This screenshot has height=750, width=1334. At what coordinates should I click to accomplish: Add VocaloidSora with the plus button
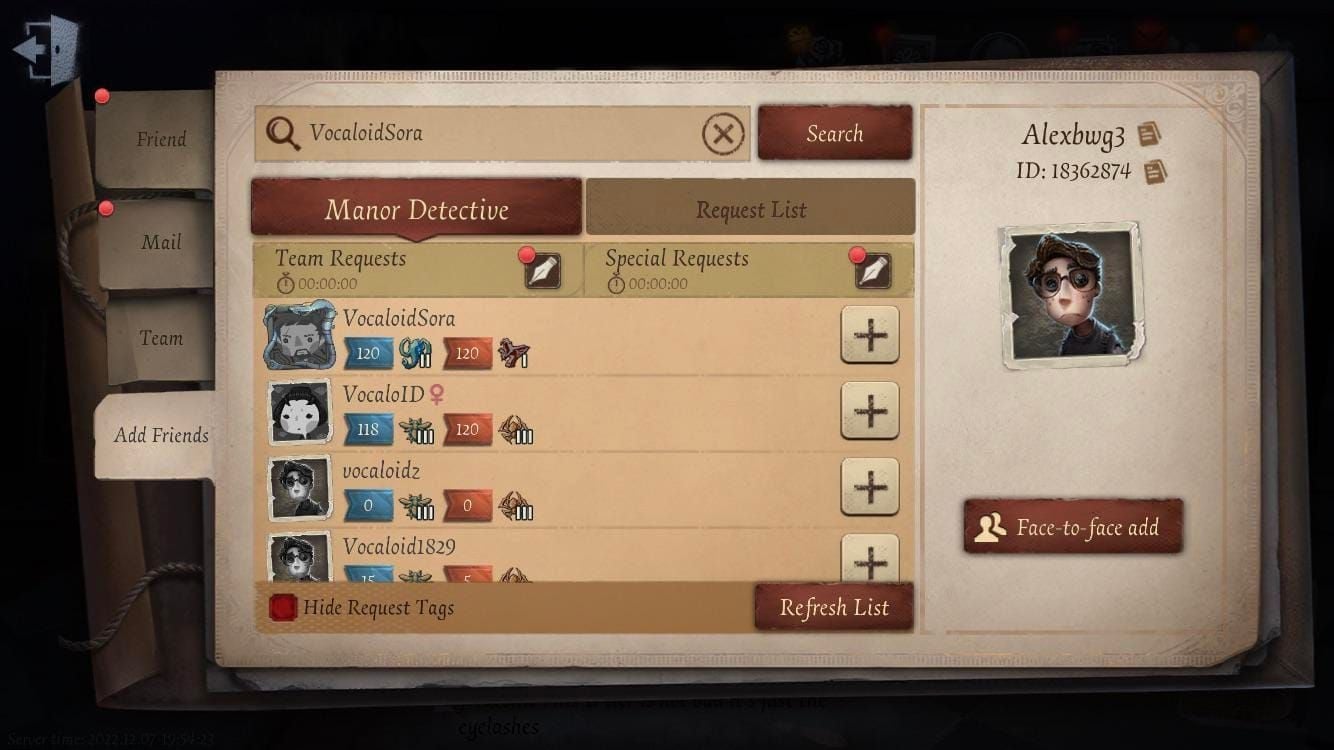[x=869, y=336]
